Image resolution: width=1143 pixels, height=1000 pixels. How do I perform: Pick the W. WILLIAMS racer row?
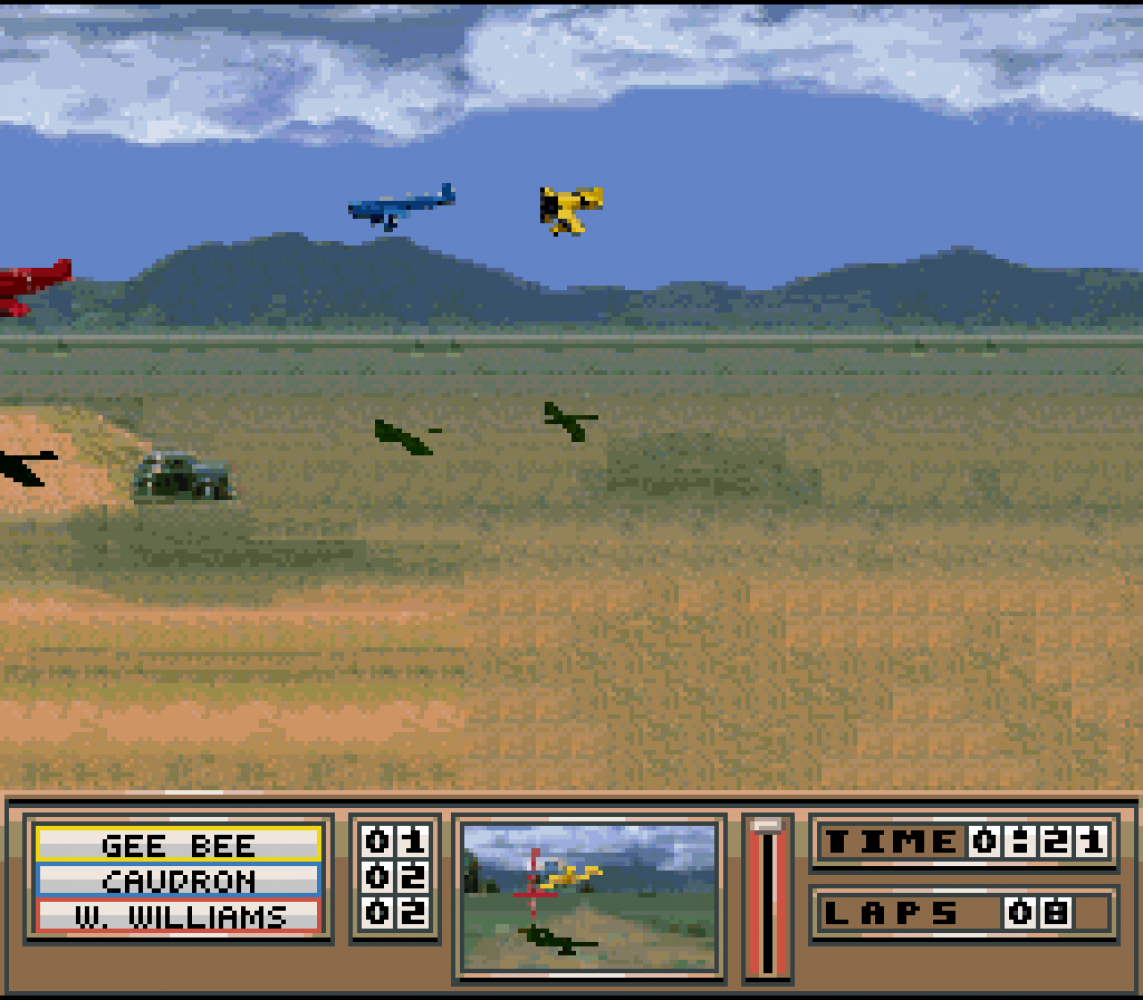[179, 916]
